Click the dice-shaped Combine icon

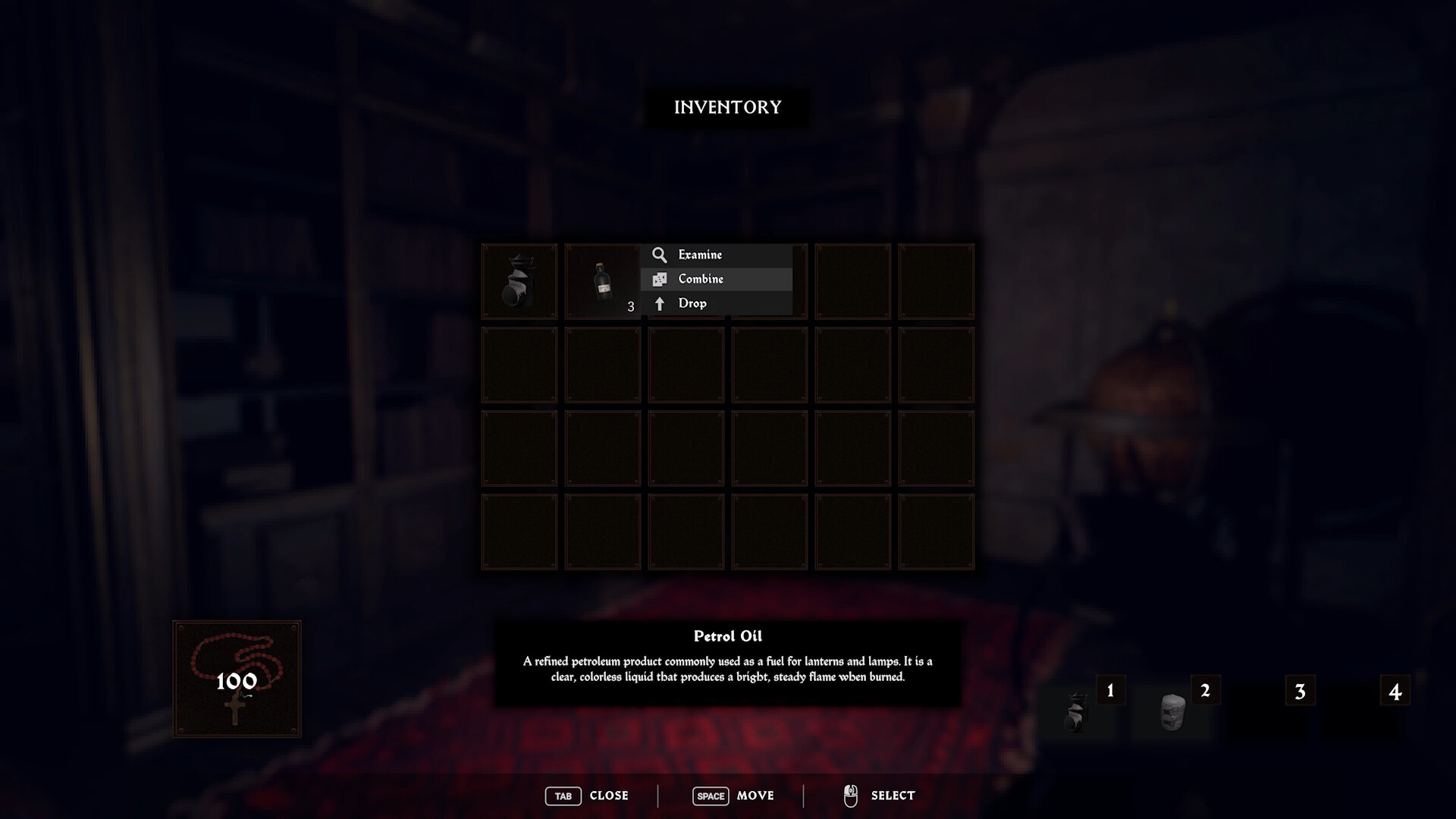659,279
